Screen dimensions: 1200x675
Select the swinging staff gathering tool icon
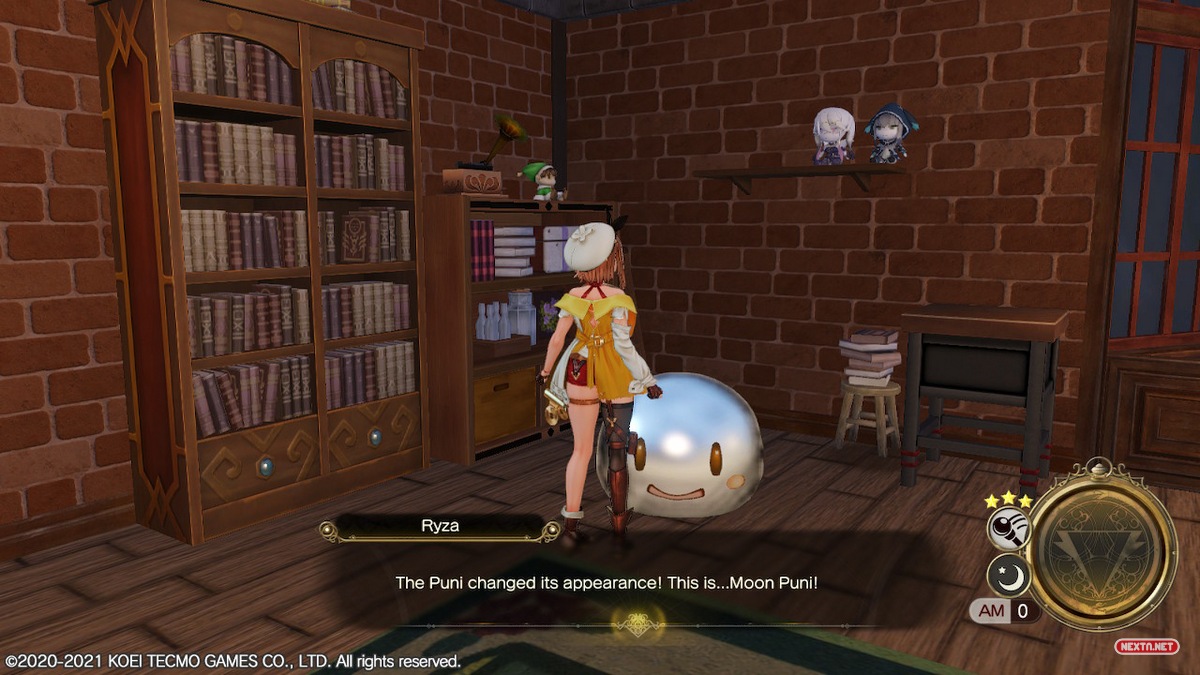tap(1007, 530)
